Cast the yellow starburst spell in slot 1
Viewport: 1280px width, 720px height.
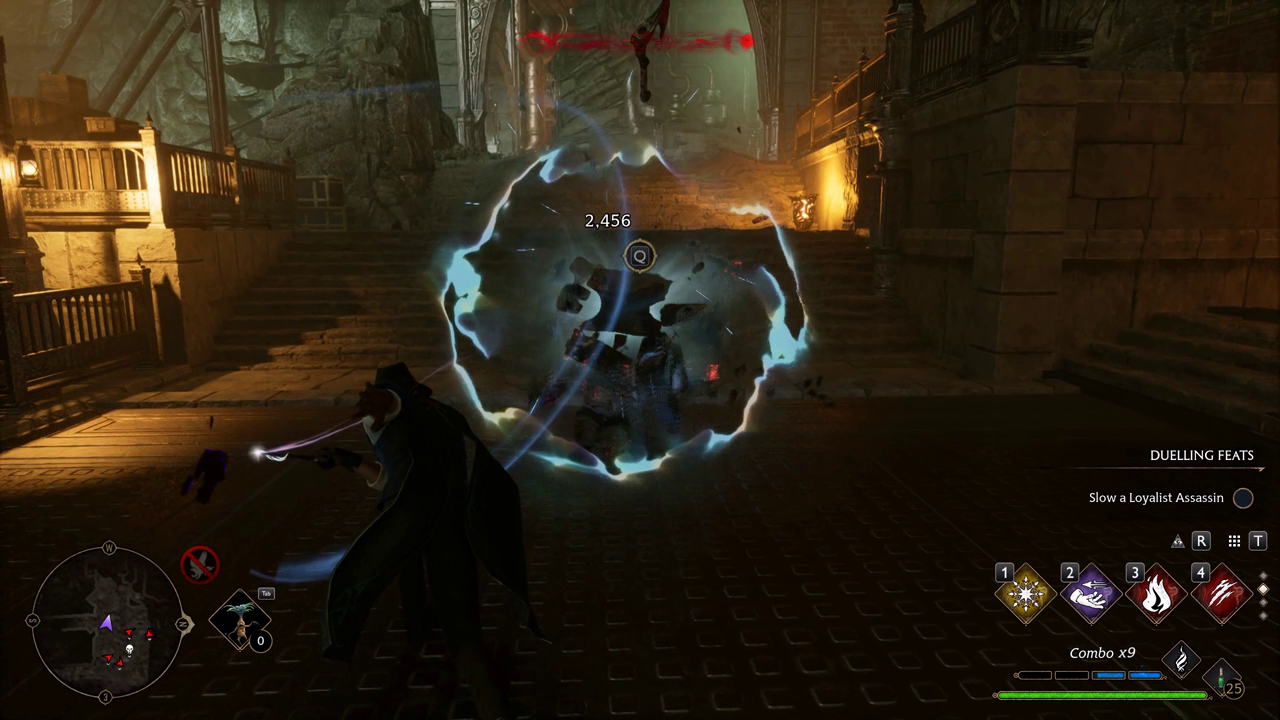click(x=1026, y=595)
